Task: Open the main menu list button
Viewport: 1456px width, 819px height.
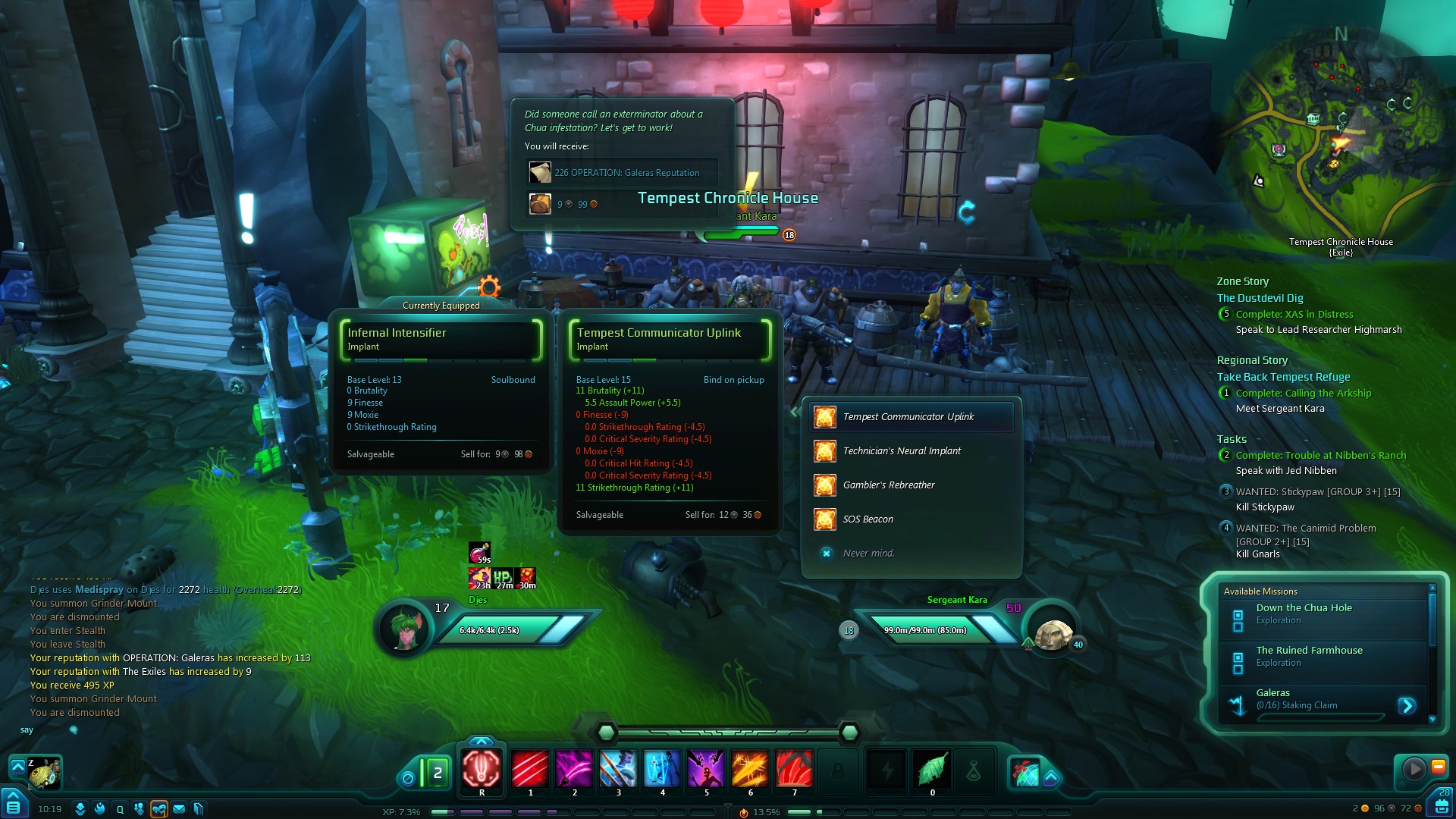Action: pos(12,805)
